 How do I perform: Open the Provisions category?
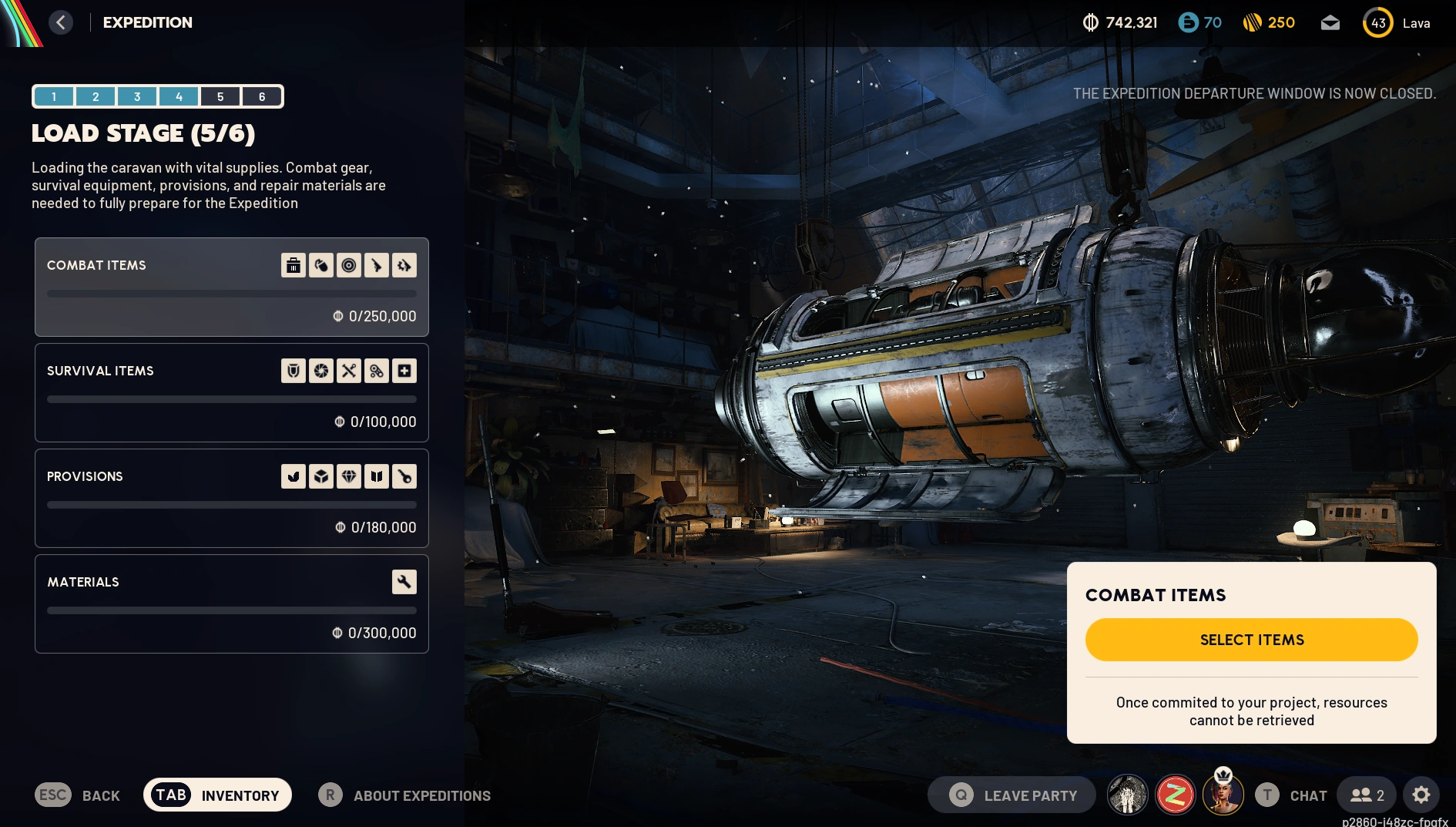pos(231,498)
